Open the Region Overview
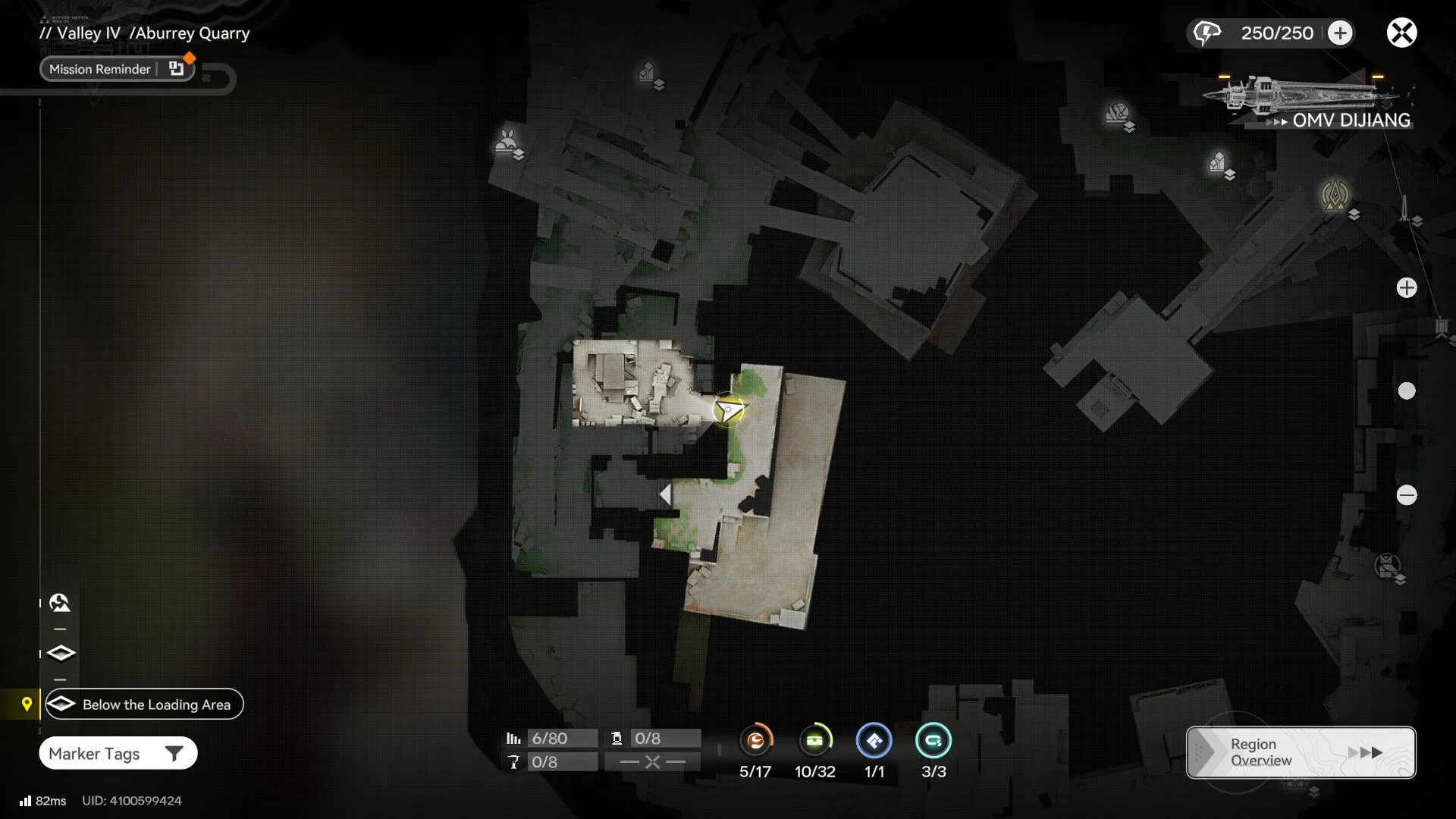The image size is (1456, 819). tap(1301, 752)
